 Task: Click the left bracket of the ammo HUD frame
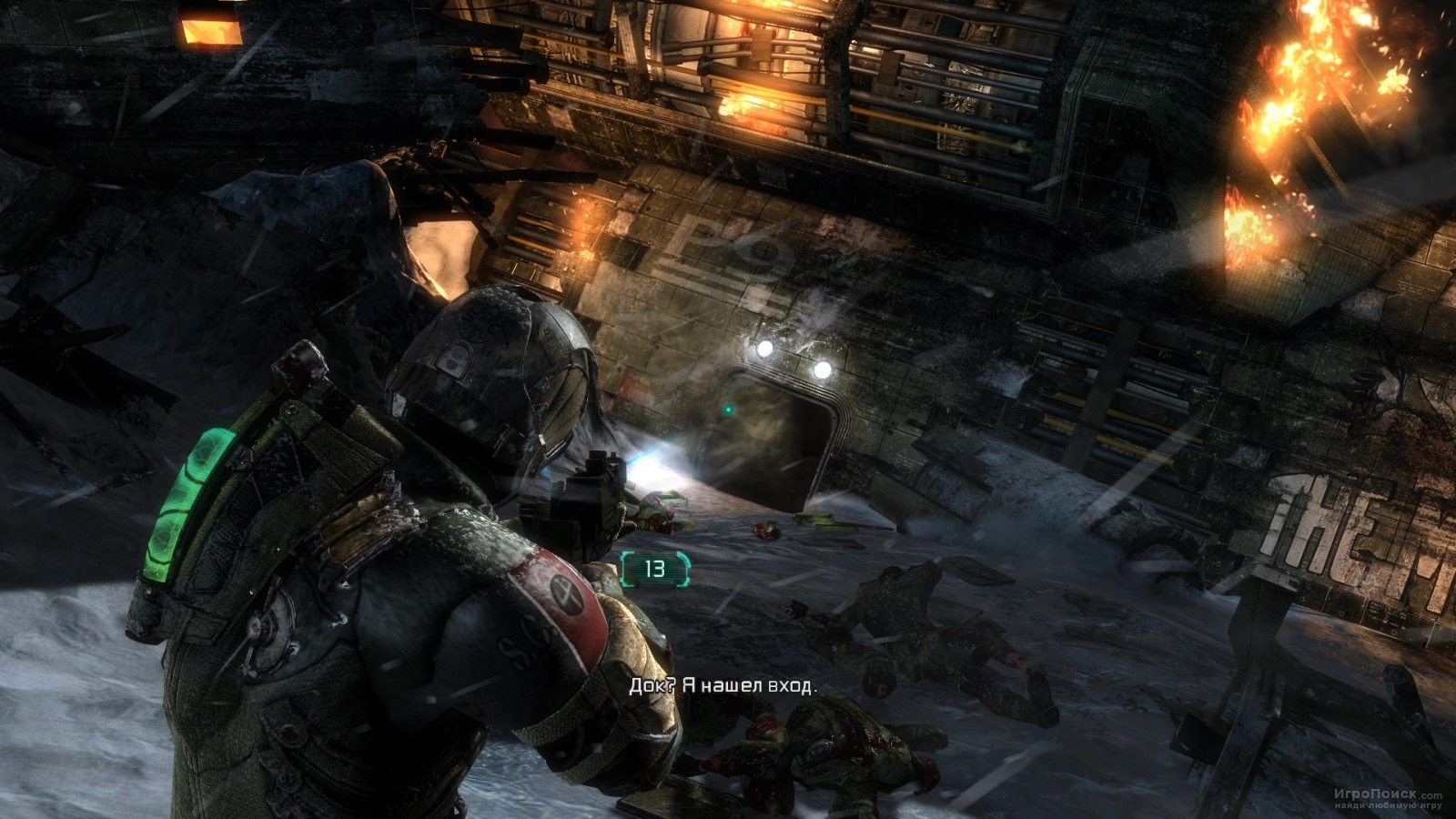tap(627, 567)
